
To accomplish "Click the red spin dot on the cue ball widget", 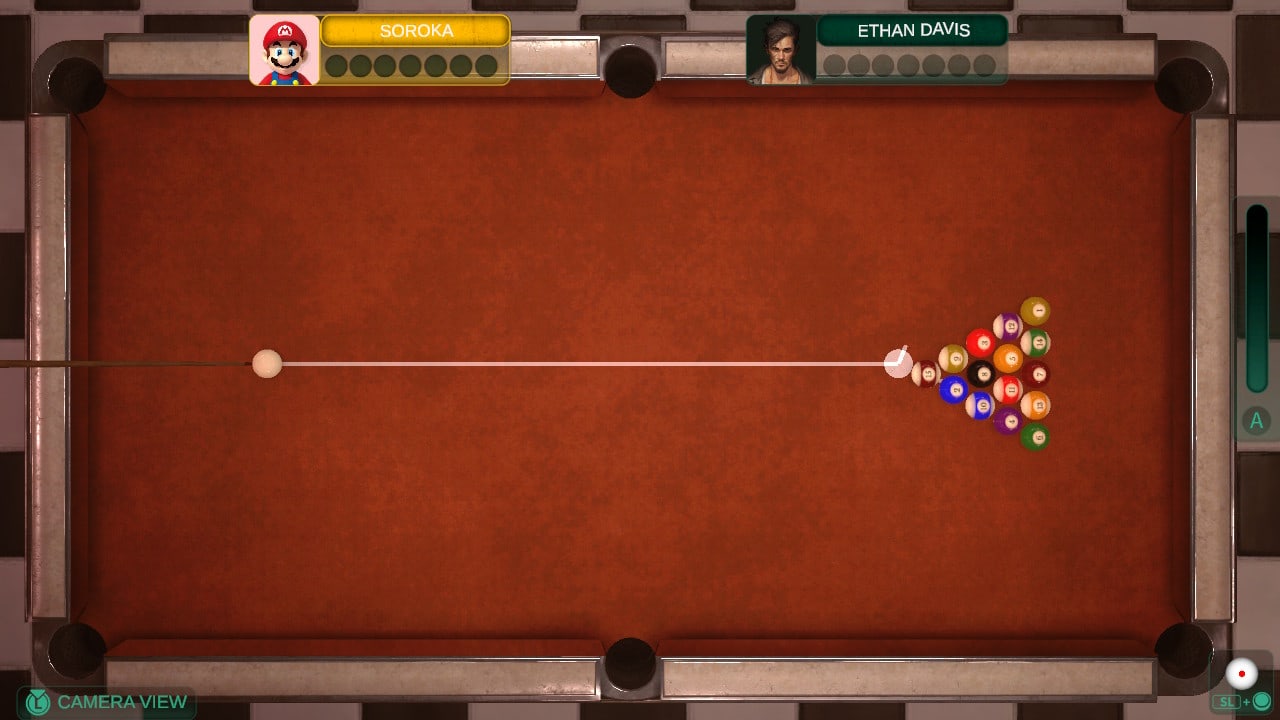I will (x=1242, y=674).
